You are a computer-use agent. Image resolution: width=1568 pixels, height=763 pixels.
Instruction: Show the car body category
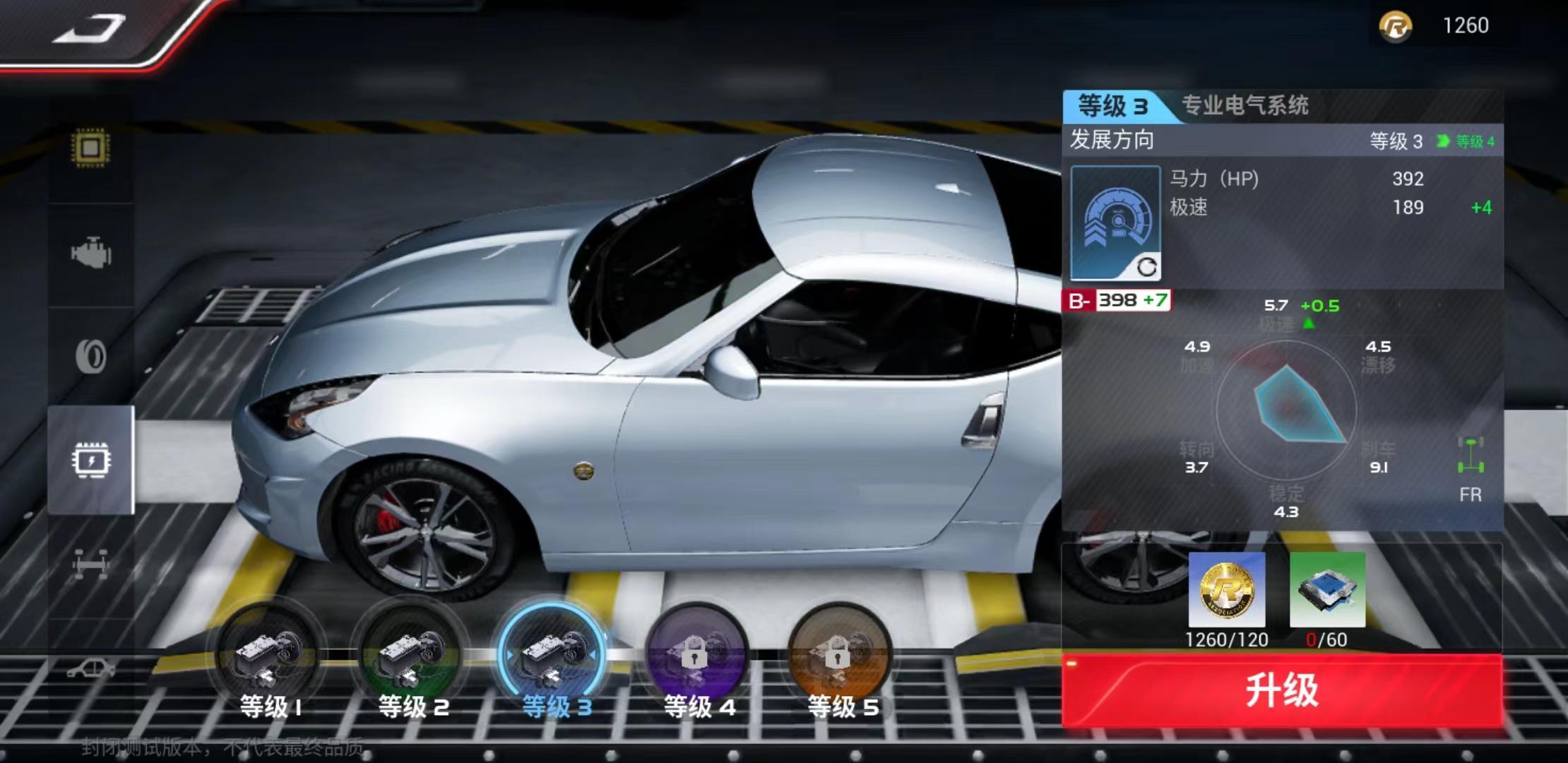[x=90, y=668]
